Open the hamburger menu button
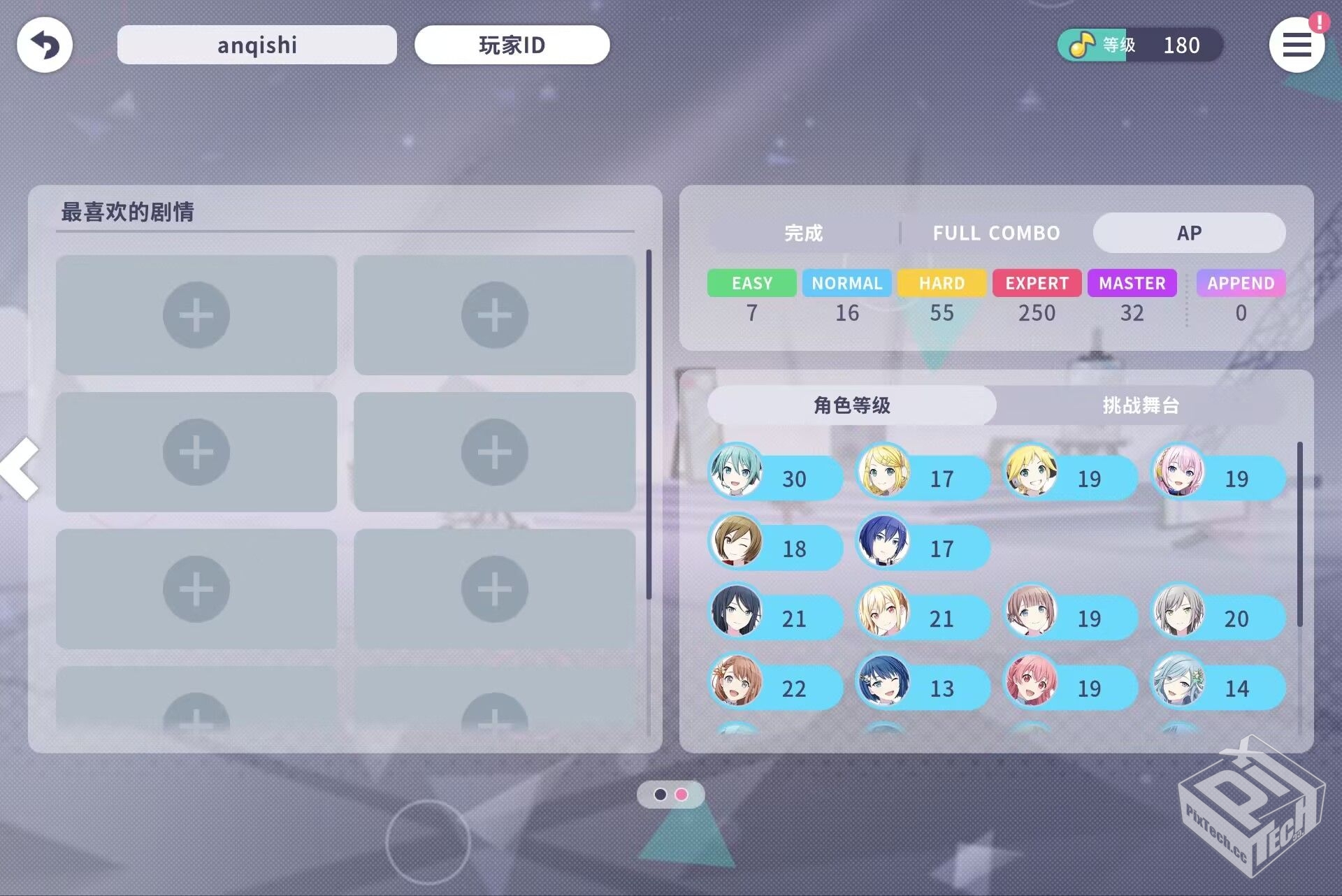Image resolution: width=1342 pixels, height=896 pixels. (x=1297, y=45)
